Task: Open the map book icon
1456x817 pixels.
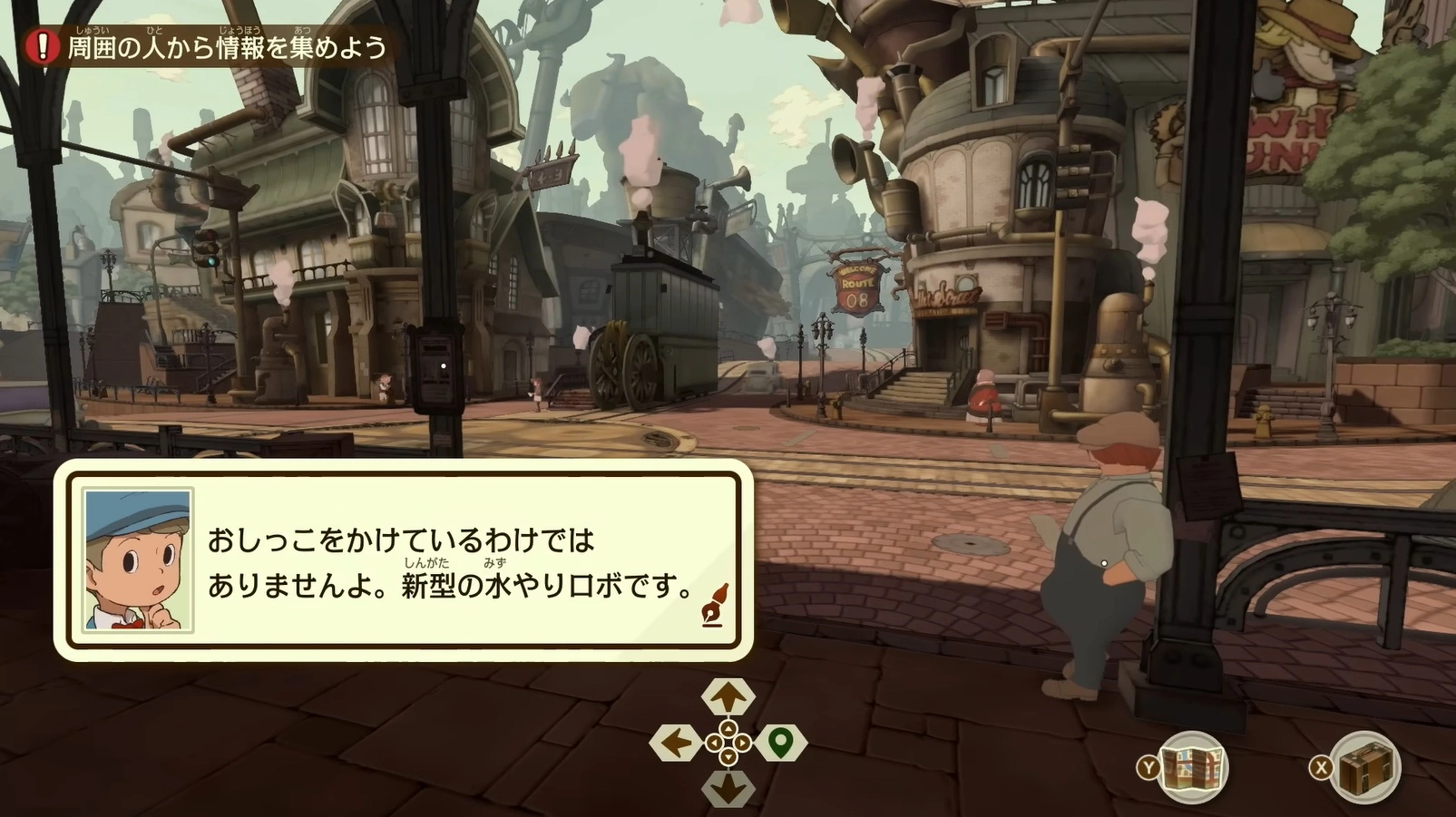Action: [1192, 767]
